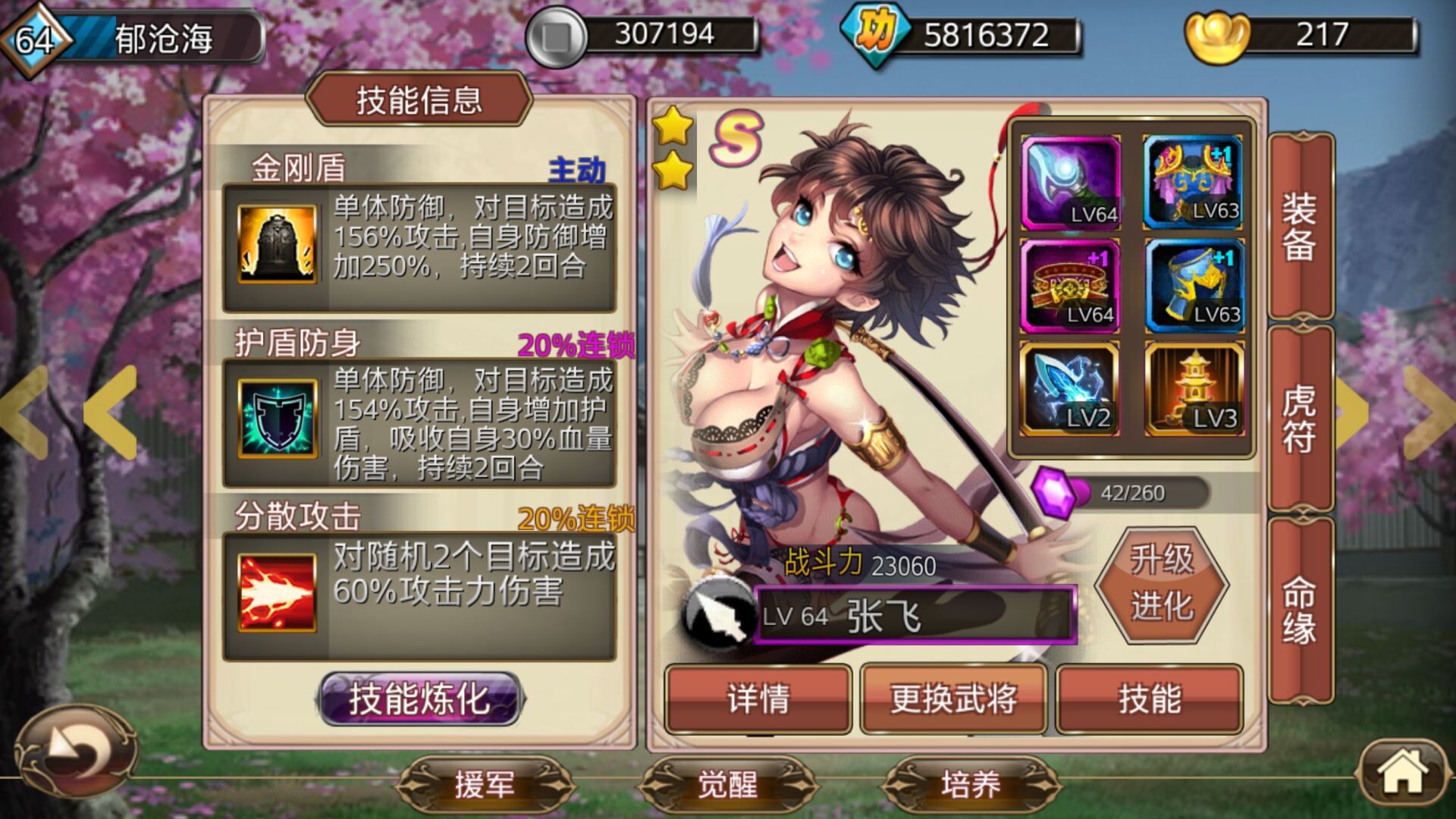This screenshot has width=1456, height=819.
Task: Open the 命缘 tab
Action: (x=1300, y=610)
